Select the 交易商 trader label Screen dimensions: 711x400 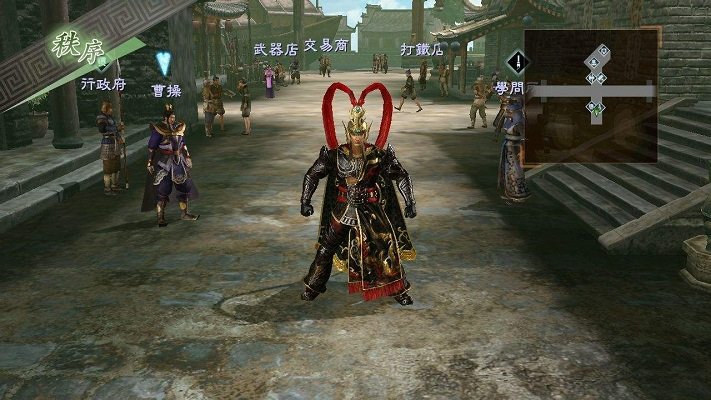[326, 46]
